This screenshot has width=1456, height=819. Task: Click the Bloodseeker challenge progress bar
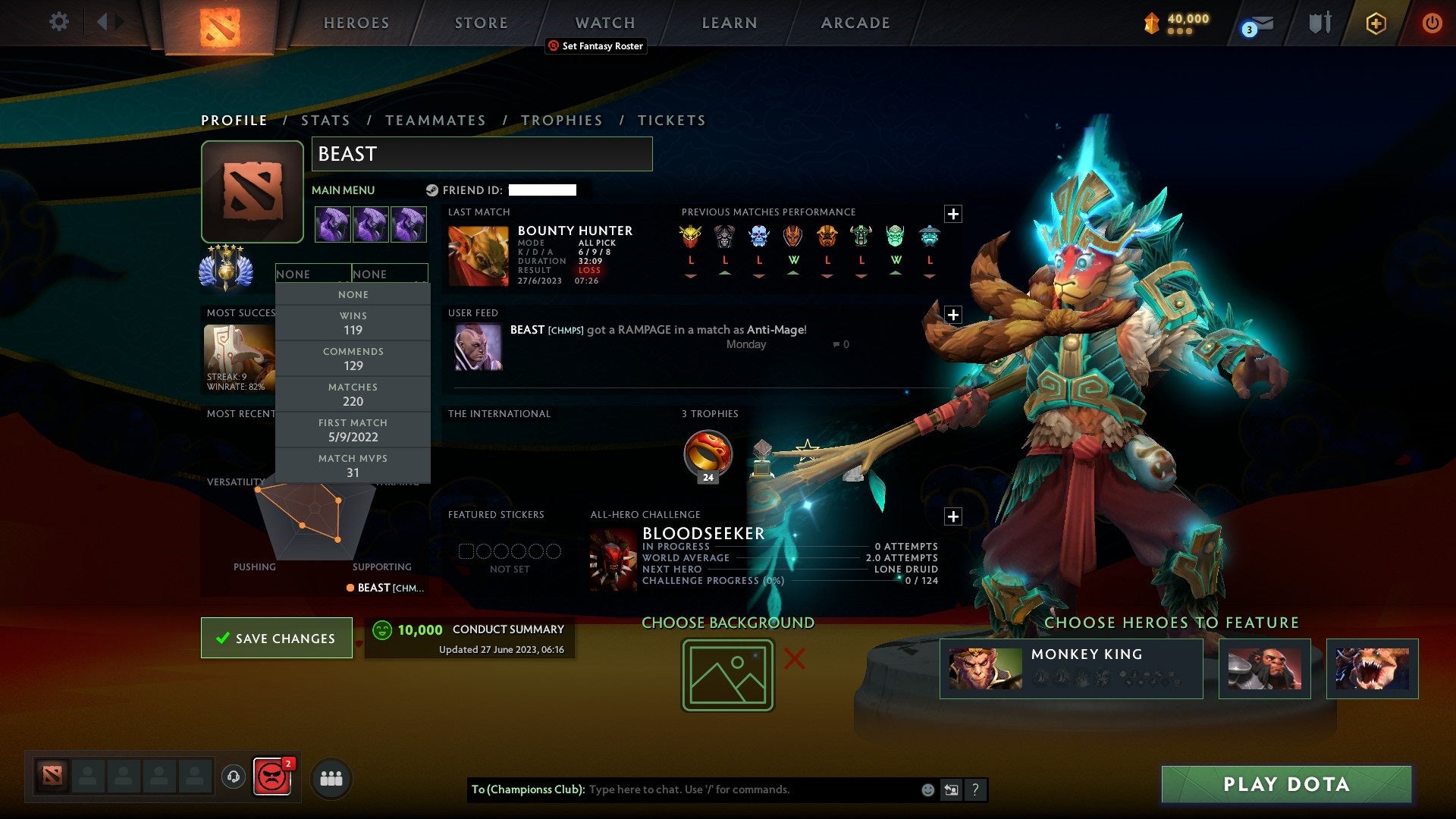[789, 580]
